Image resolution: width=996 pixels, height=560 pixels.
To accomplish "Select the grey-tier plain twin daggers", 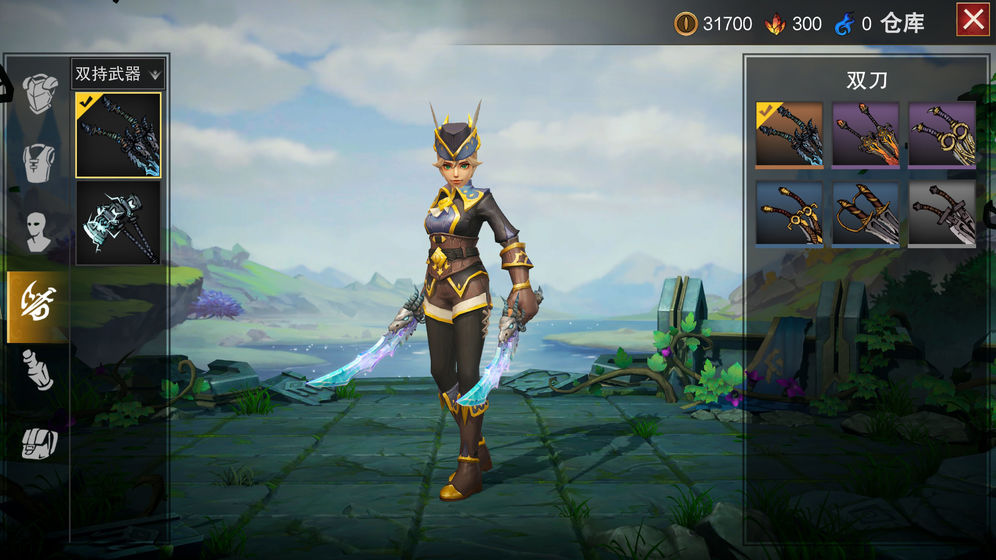I will tap(941, 213).
